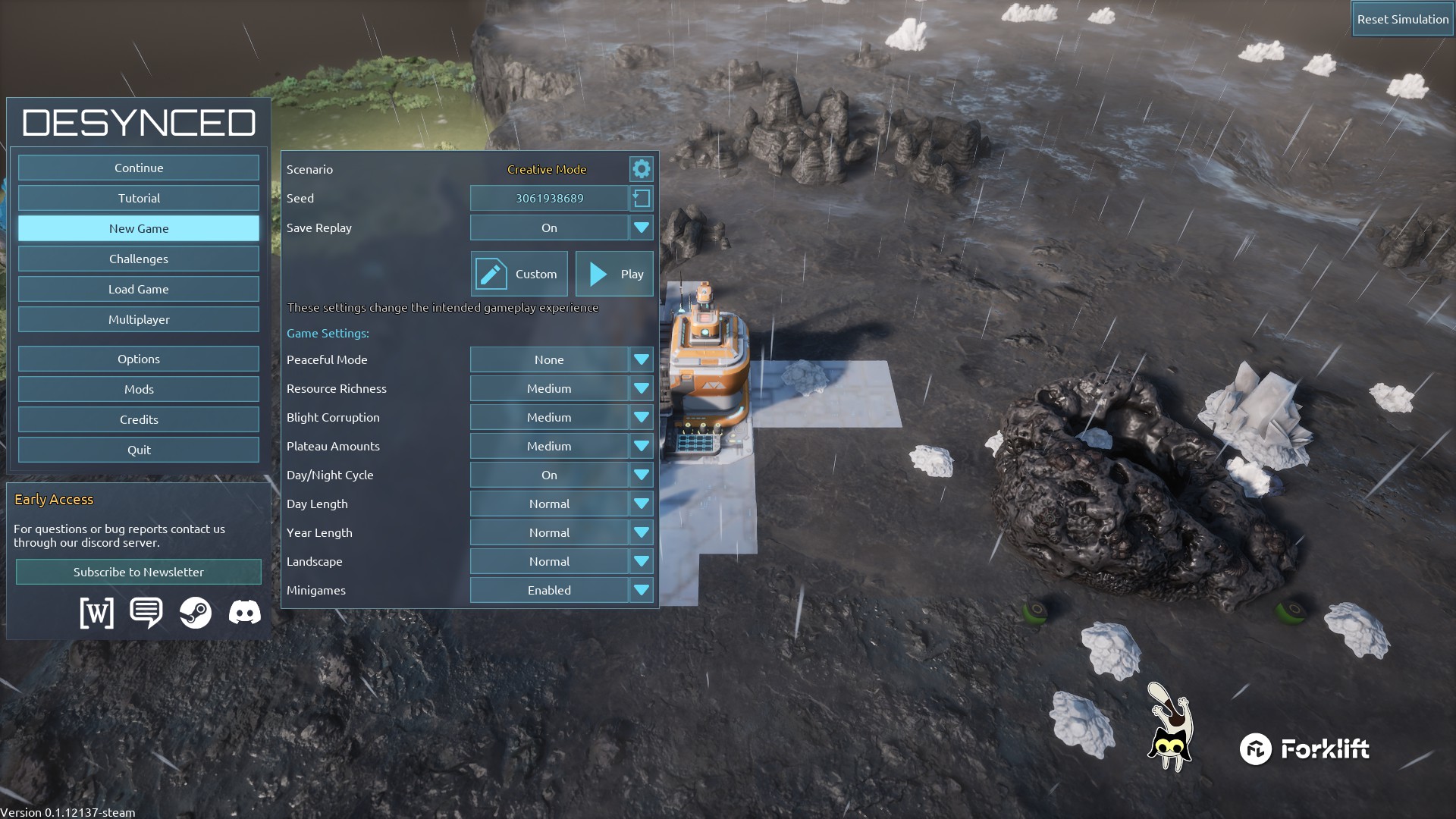Open the Options menu
The height and width of the screenshot is (819, 1456).
tap(139, 359)
